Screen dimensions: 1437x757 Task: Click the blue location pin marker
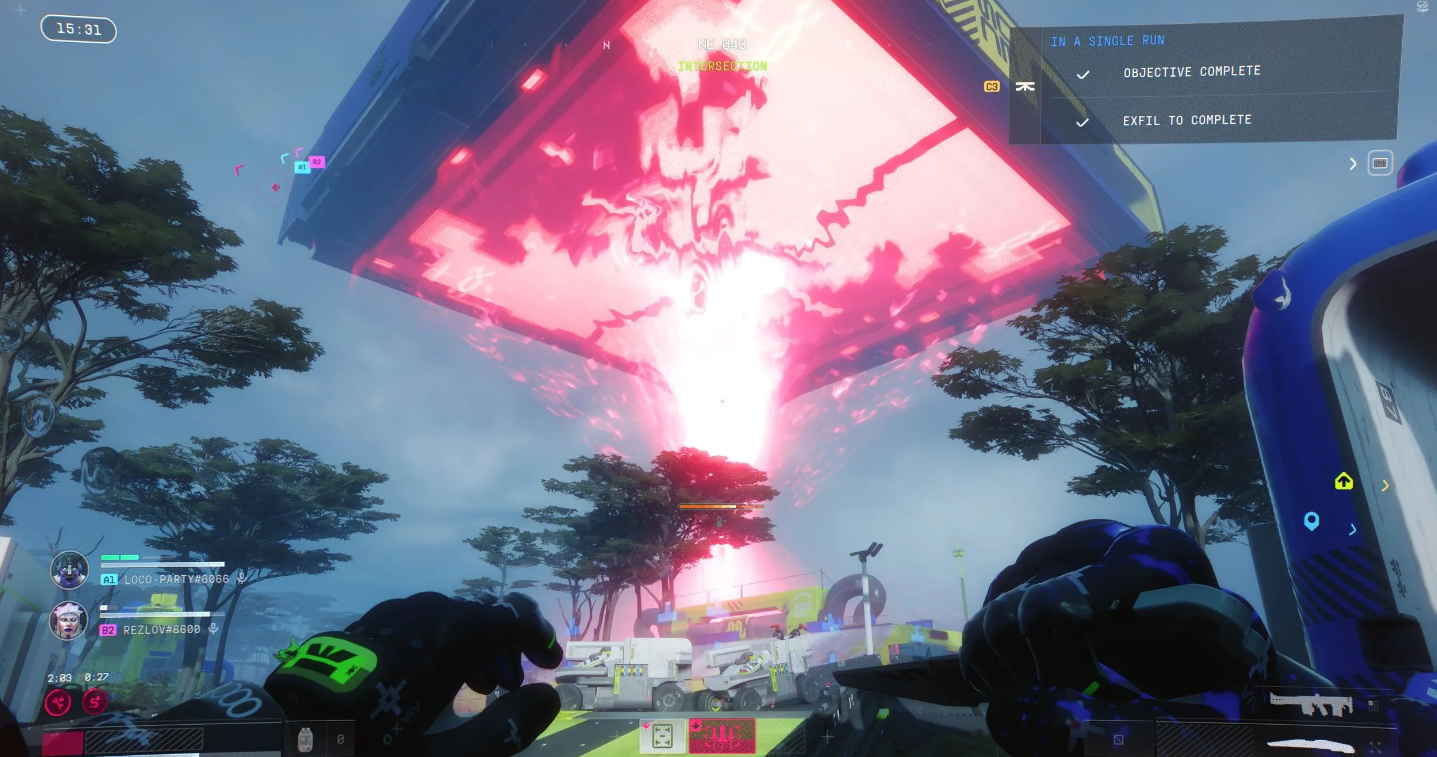1311,522
